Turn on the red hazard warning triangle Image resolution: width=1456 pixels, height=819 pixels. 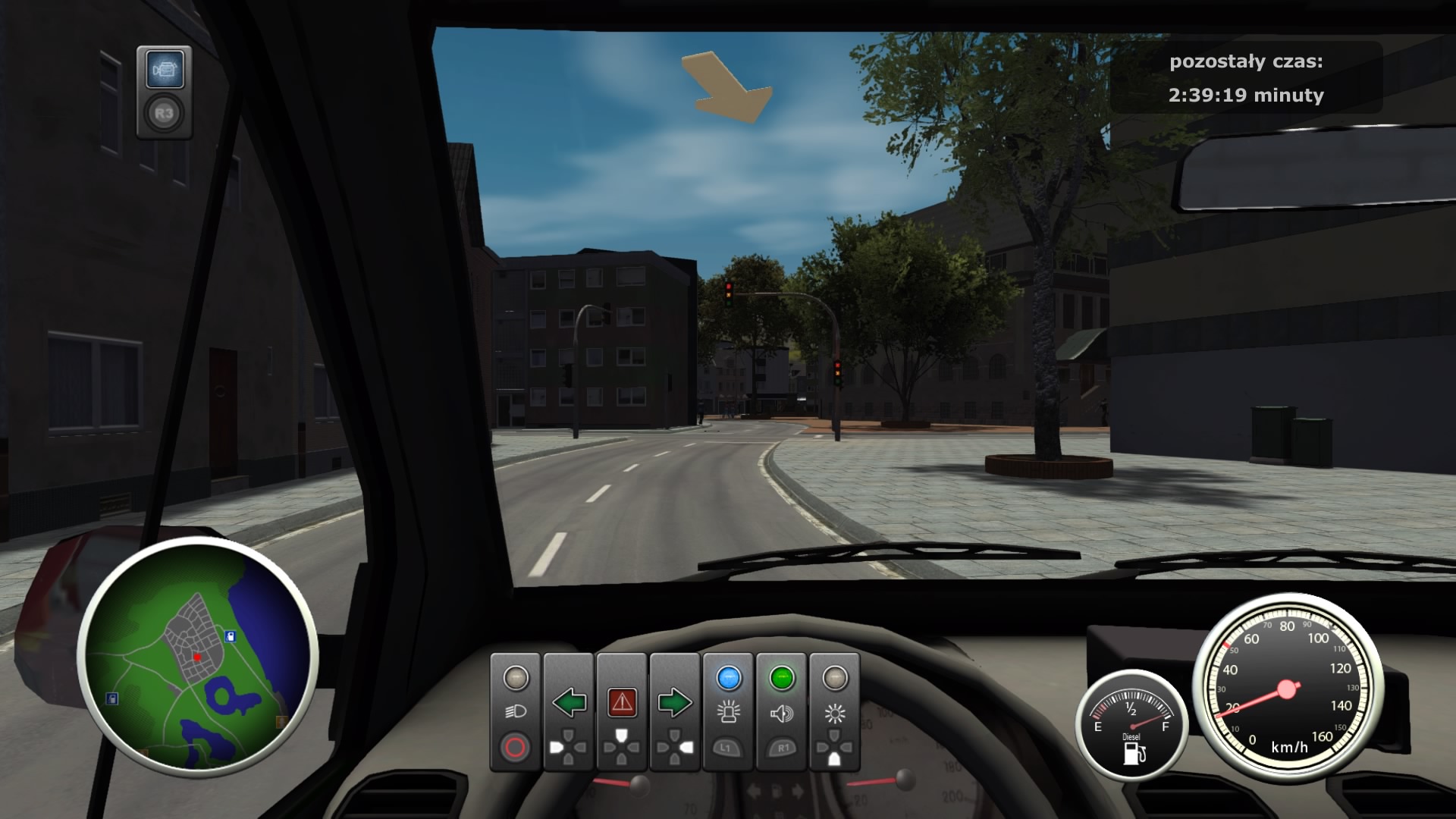point(622,703)
